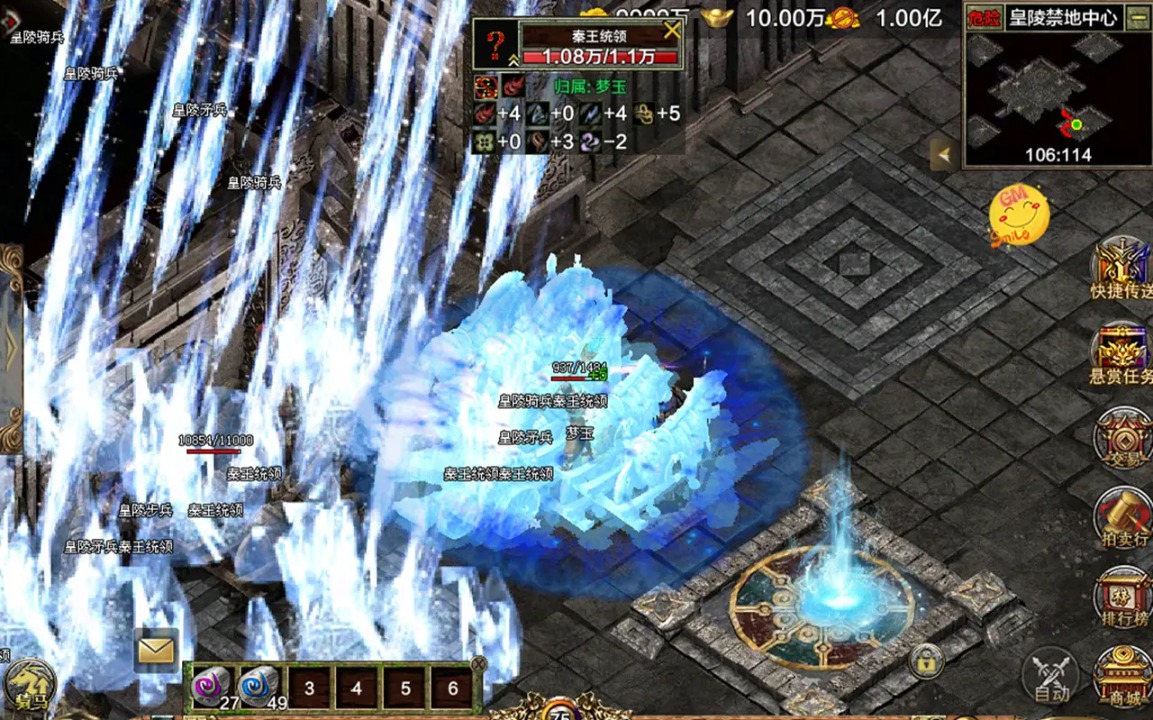The width and height of the screenshot is (1153, 720).
Task: Open 快捷传送 quick teleport
Action: 1121,268
